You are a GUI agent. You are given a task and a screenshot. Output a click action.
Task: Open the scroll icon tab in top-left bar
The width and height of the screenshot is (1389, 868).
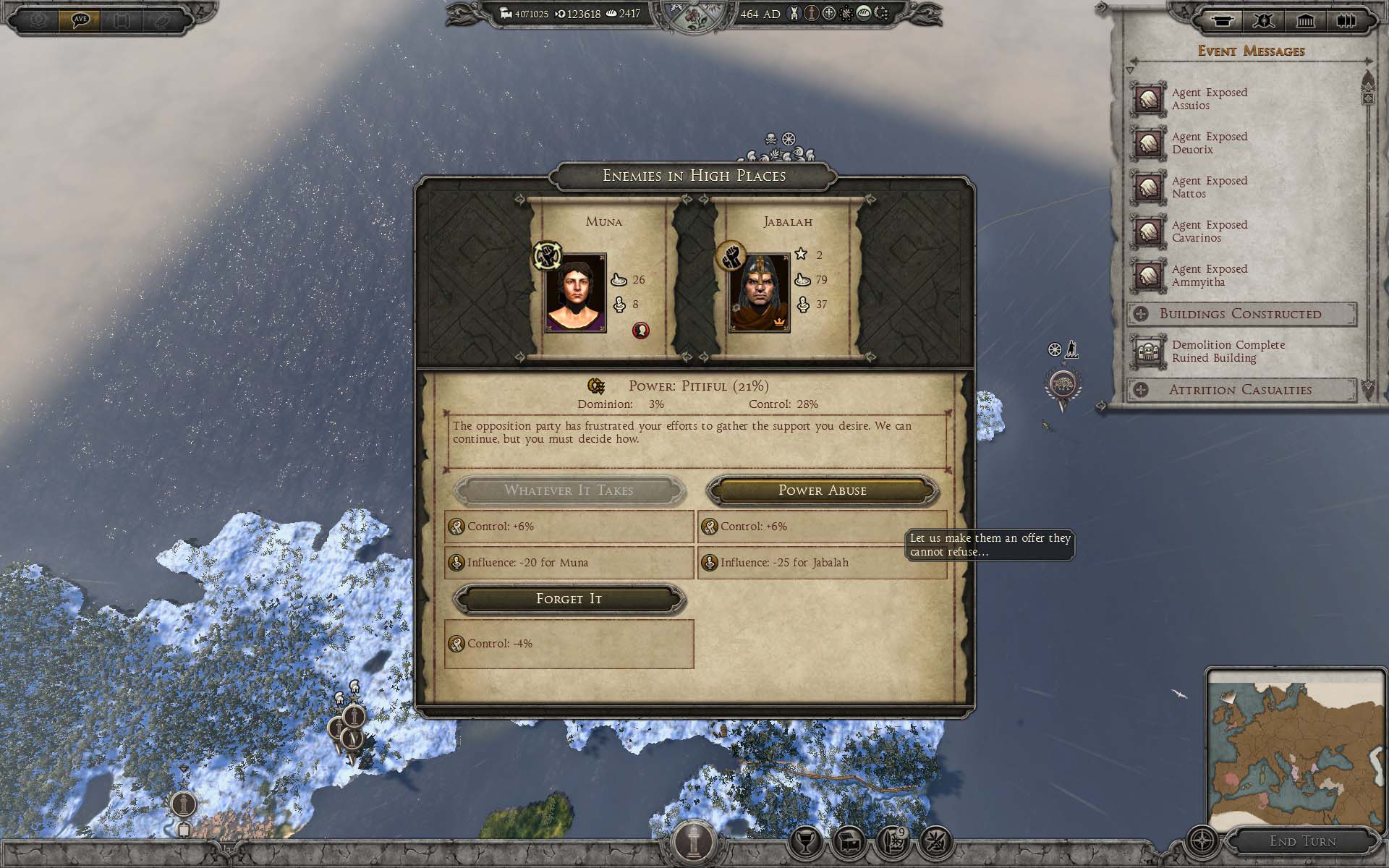pos(122,20)
